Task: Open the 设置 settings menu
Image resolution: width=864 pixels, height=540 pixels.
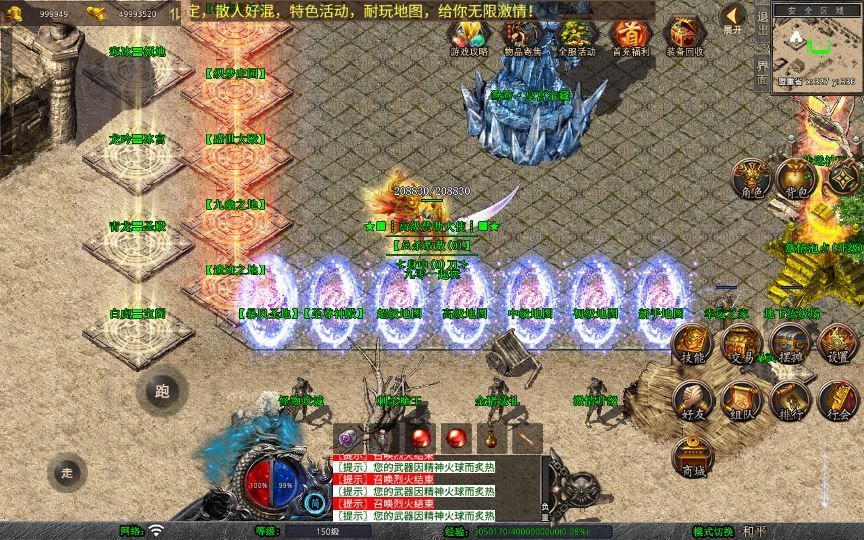Action: coord(839,343)
